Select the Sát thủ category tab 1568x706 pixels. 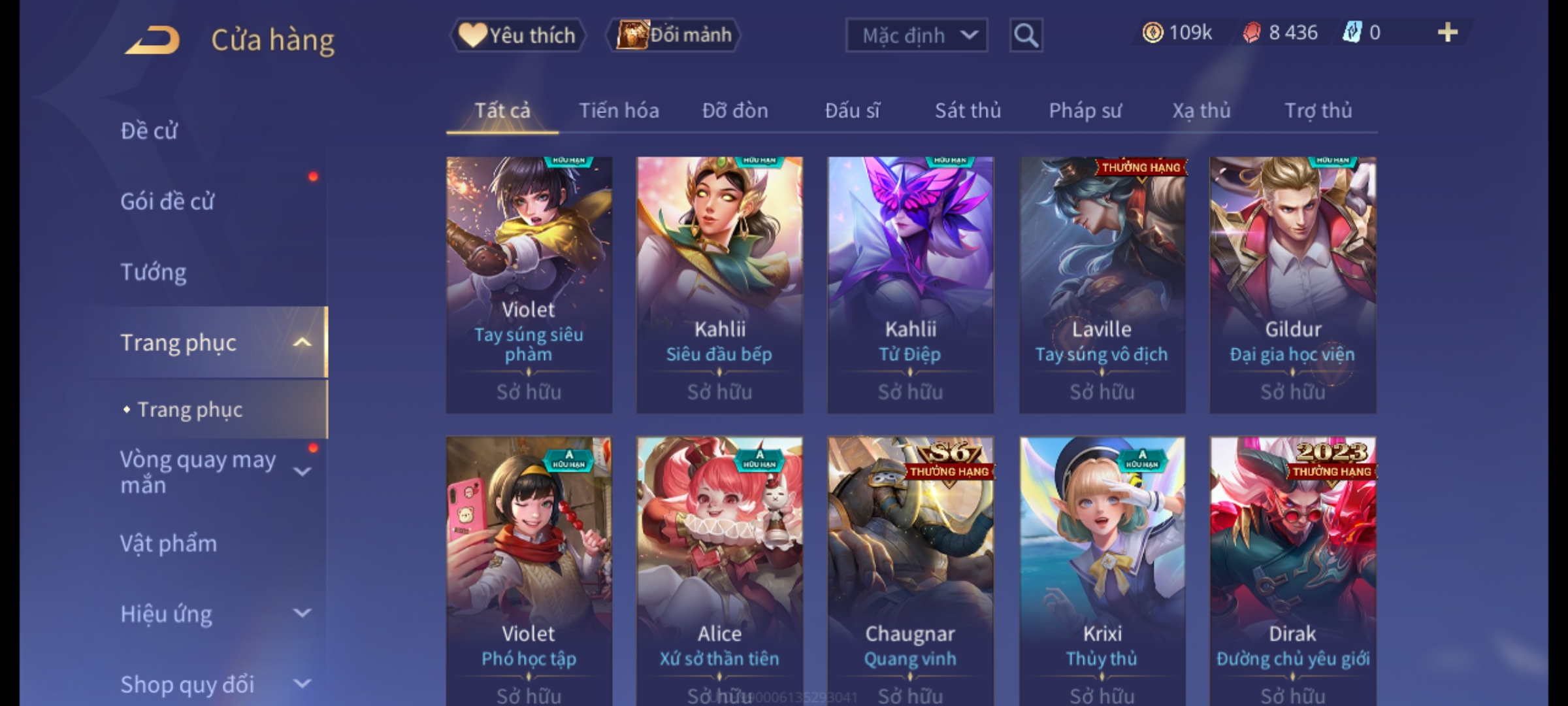tap(968, 111)
